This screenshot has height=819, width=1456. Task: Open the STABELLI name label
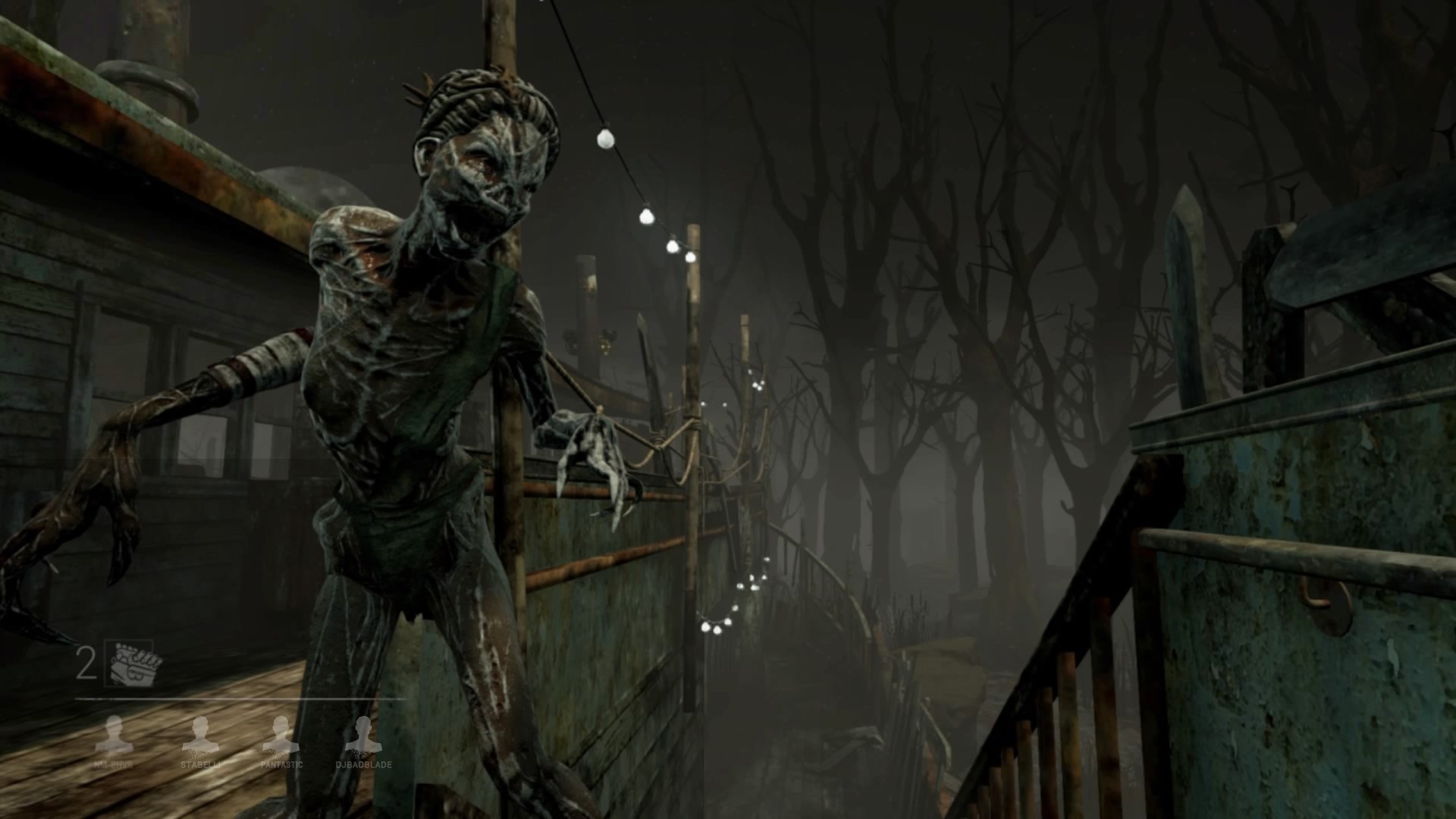[201, 765]
